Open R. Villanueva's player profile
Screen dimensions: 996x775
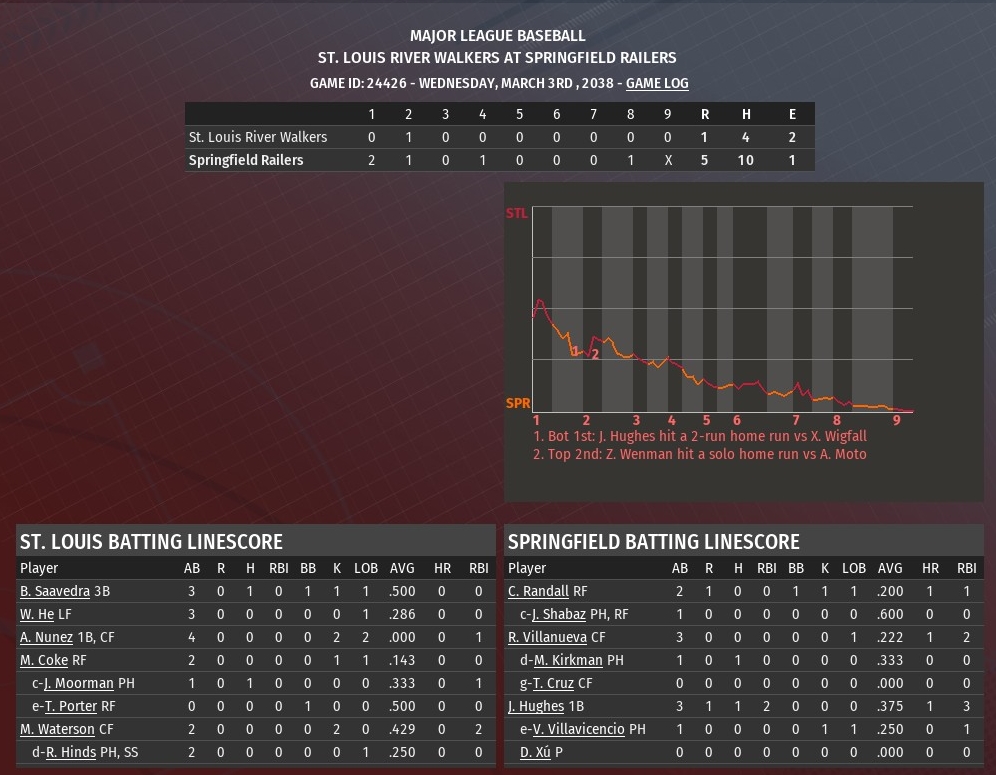coord(547,637)
